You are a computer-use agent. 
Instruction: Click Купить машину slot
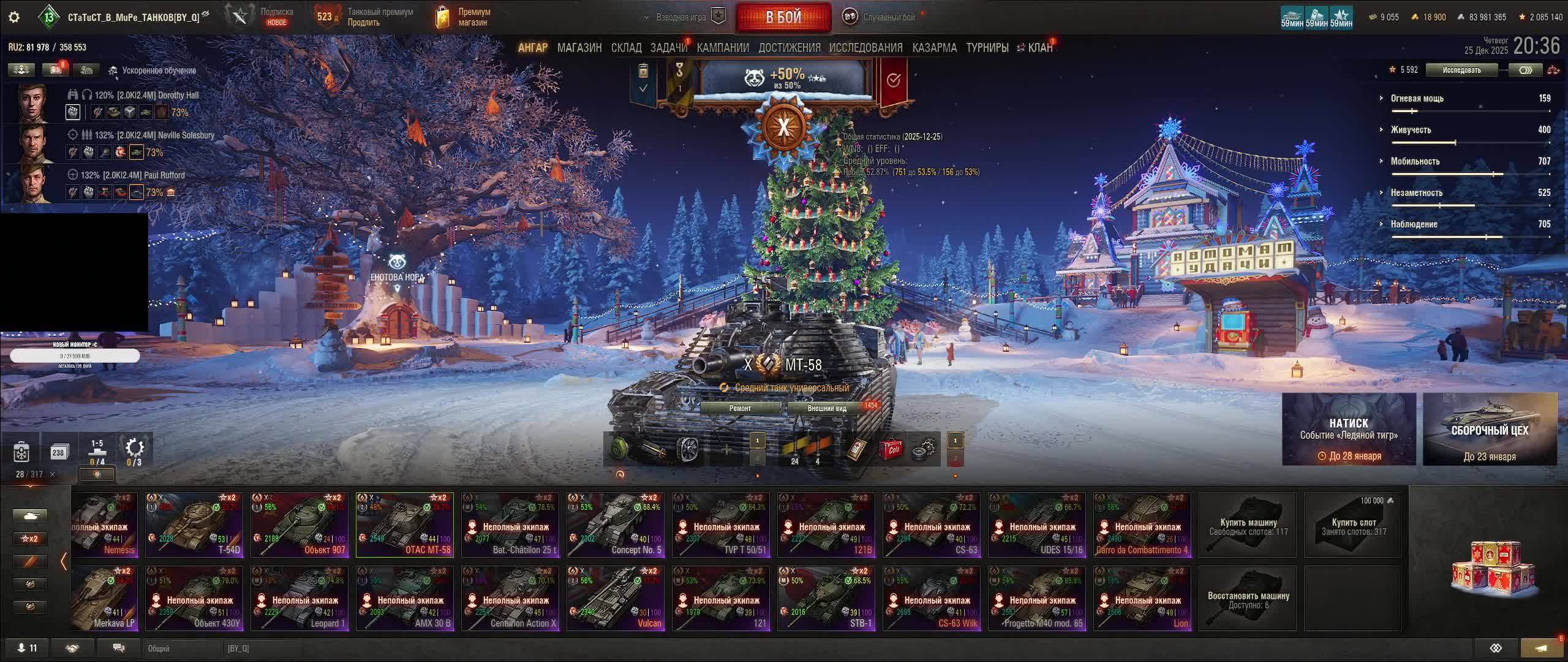1248,525
